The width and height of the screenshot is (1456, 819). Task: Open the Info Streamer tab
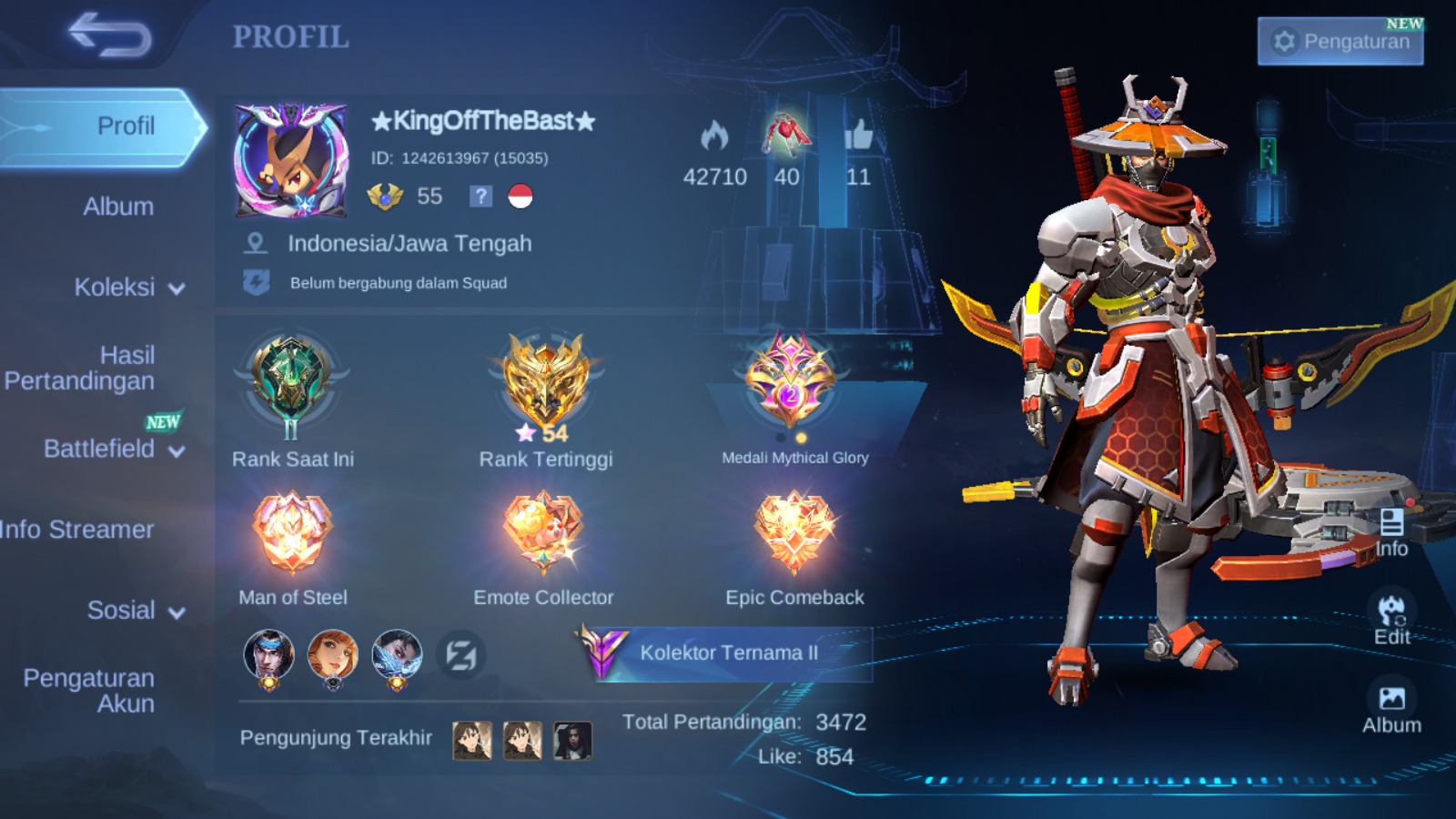point(77,530)
